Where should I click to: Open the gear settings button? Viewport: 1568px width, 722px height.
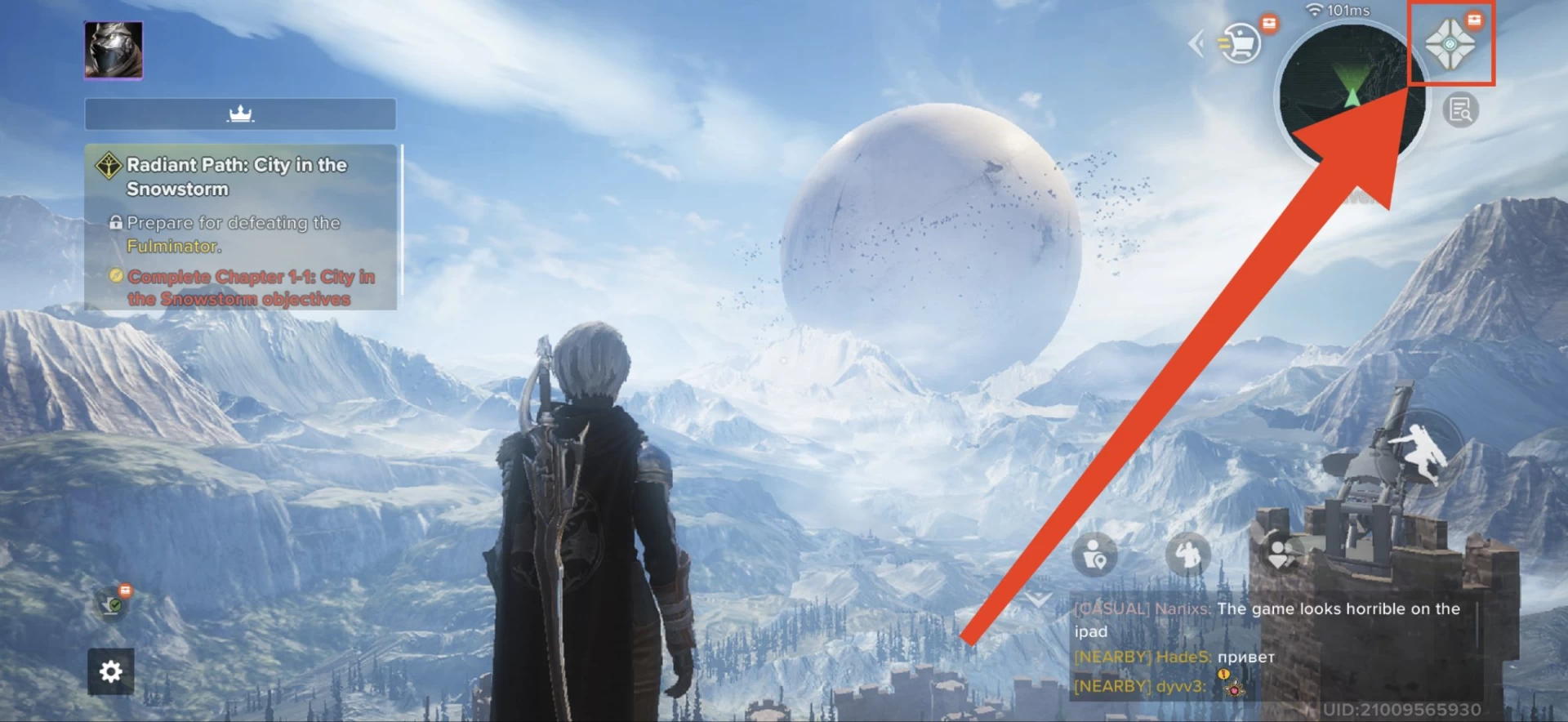point(111,671)
